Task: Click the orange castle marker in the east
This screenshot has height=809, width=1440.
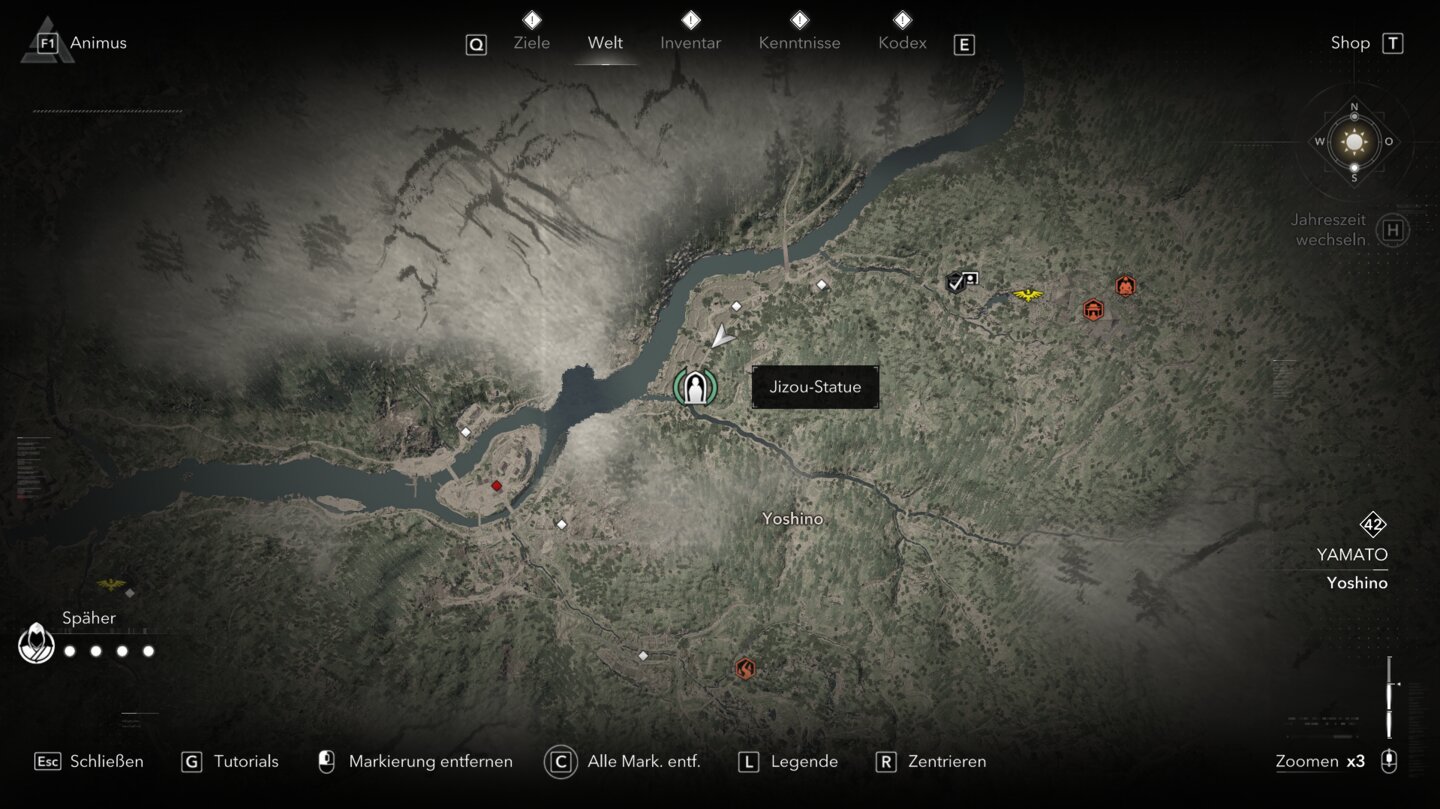Action: click(1093, 310)
